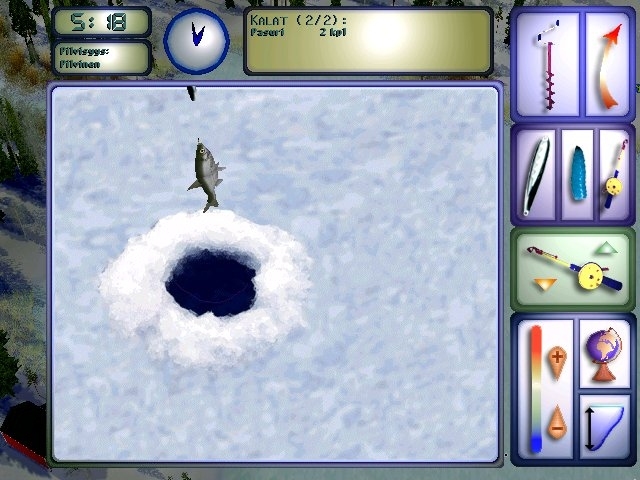Increase the gauge with the plus button

coord(557,356)
